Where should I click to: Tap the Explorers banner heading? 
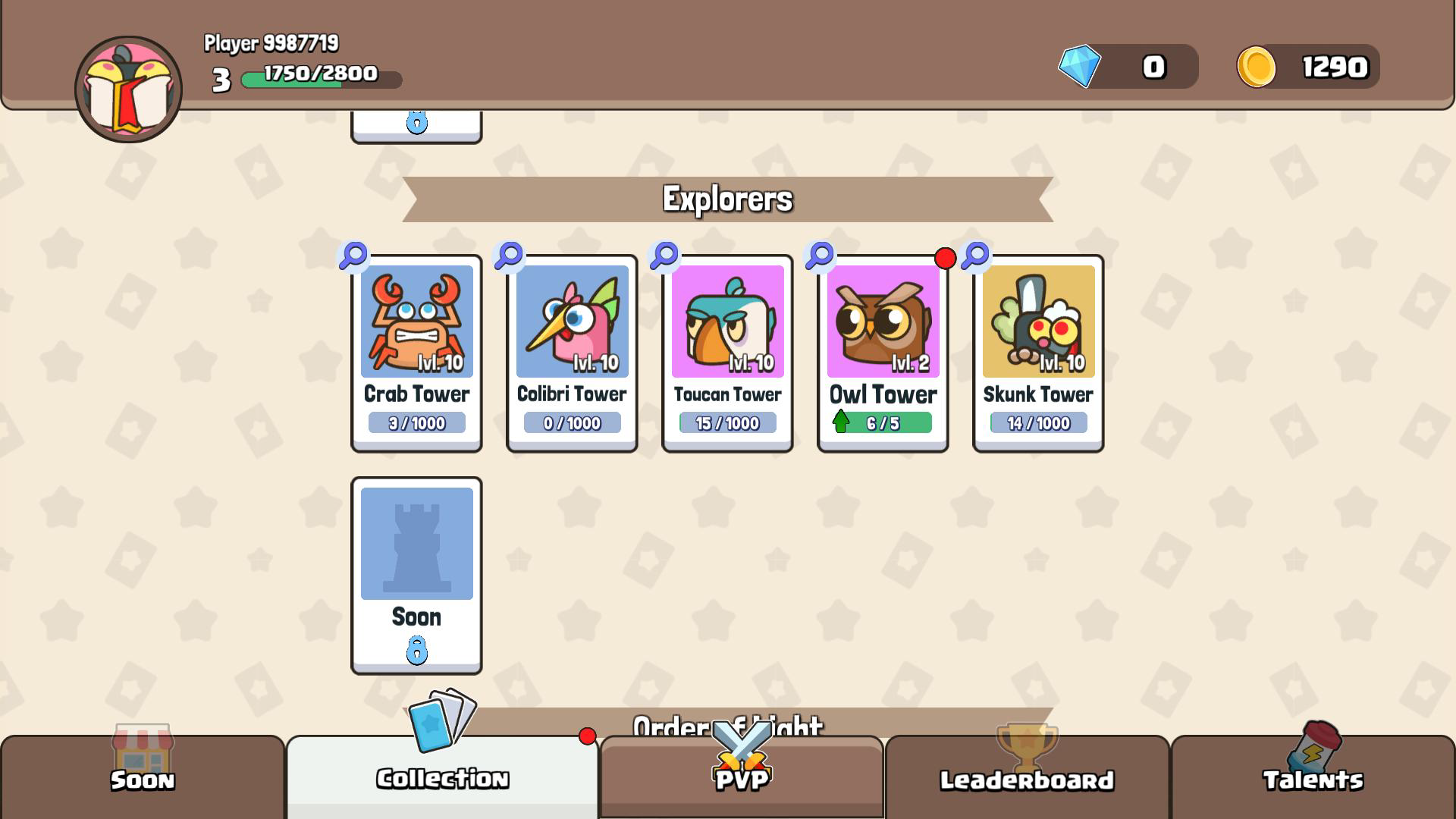pyautogui.click(x=726, y=199)
